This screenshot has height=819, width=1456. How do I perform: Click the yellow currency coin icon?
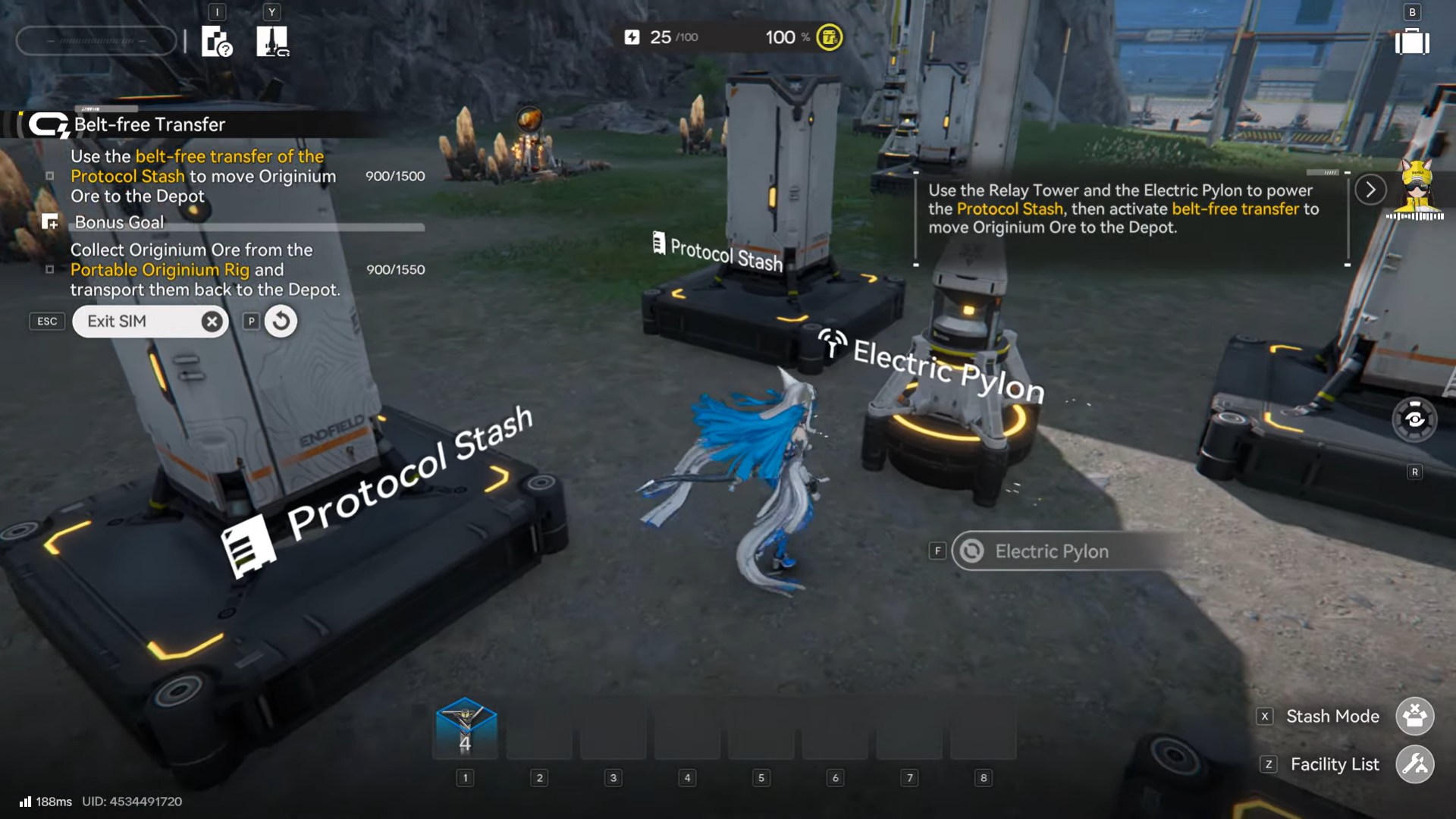coord(829,36)
